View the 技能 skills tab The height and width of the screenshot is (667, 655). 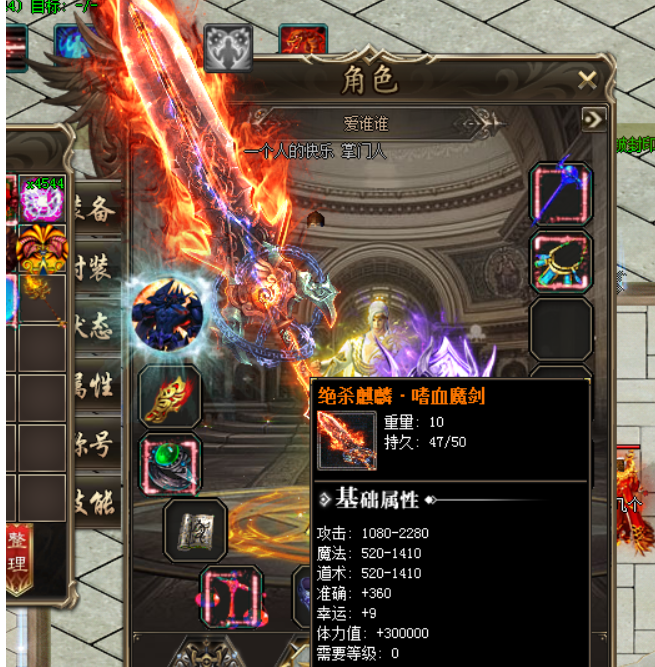click(98, 502)
